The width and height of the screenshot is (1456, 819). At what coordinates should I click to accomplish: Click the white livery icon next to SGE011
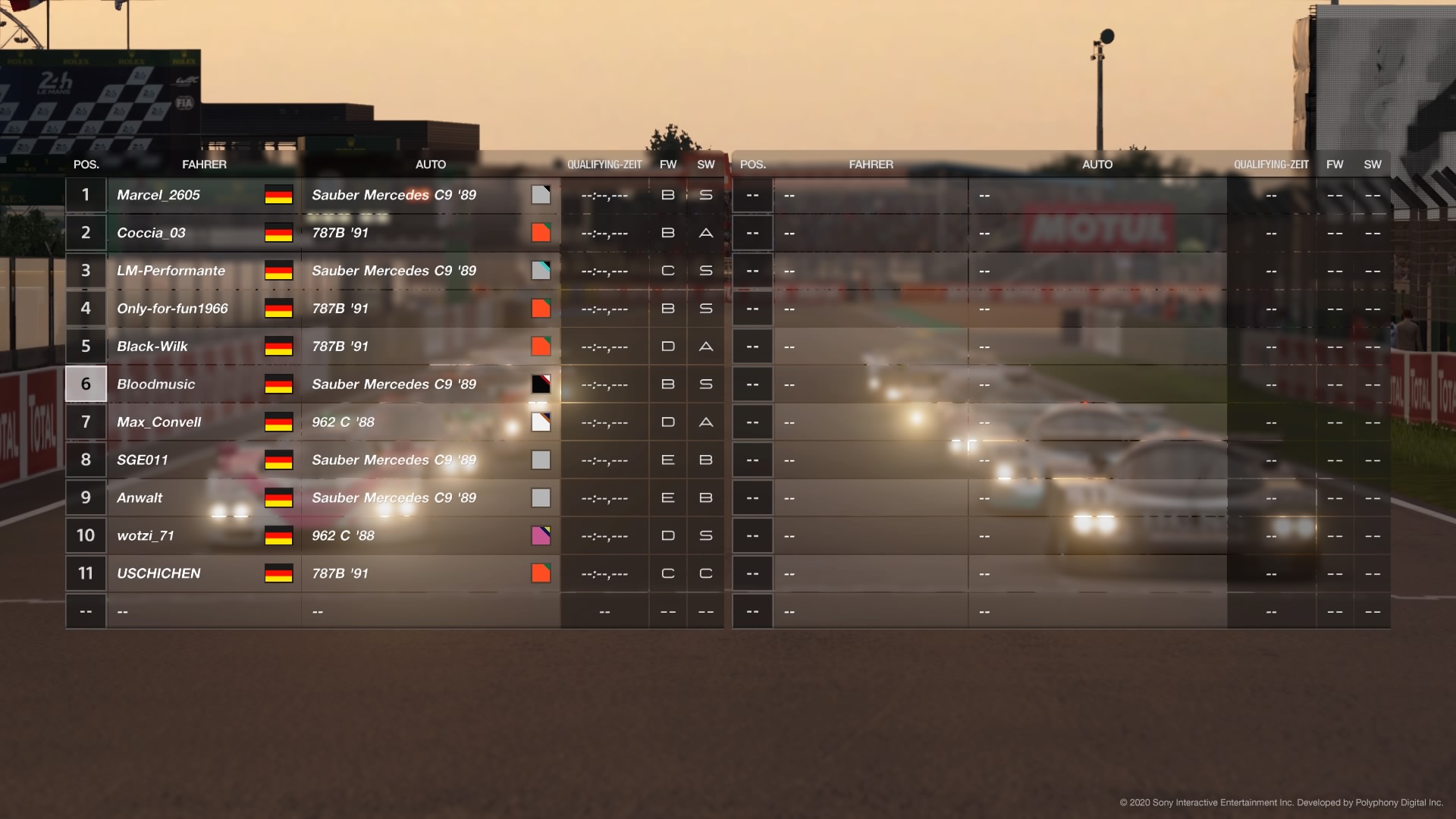(541, 460)
